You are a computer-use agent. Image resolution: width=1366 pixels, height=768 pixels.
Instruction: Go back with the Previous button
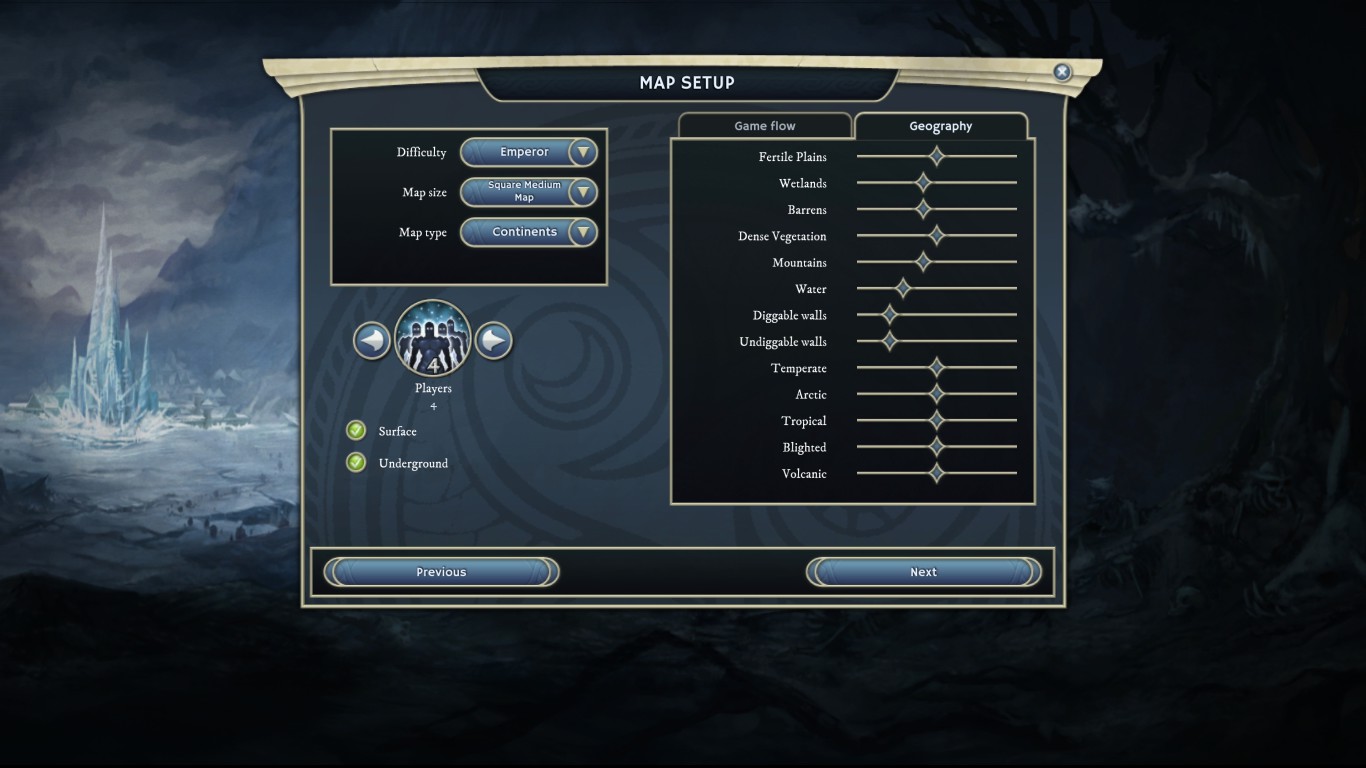pos(441,572)
